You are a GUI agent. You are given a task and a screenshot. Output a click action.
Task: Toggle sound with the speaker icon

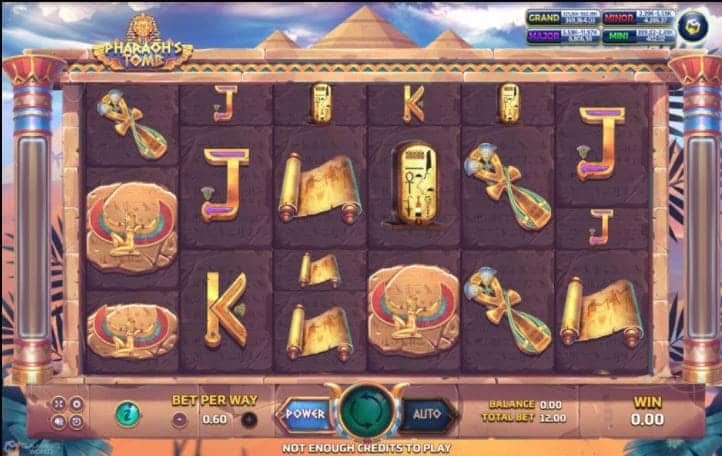(x=58, y=422)
